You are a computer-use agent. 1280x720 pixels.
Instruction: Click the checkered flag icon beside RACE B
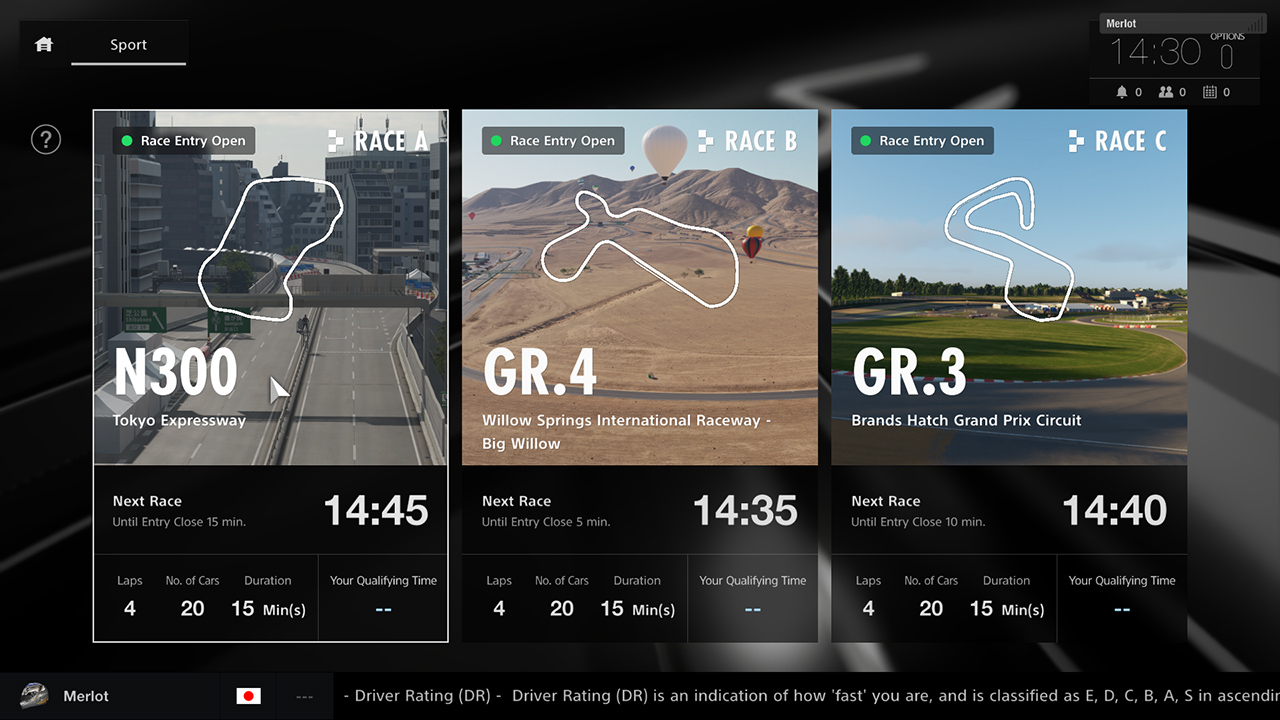pos(705,141)
